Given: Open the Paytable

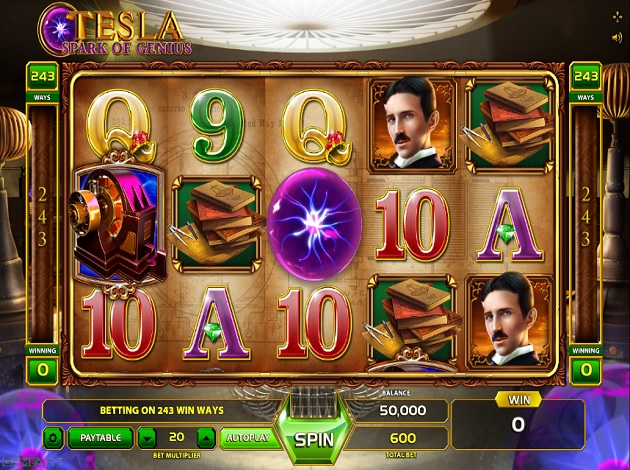Looking at the screenshot, I should coord(100,437).
